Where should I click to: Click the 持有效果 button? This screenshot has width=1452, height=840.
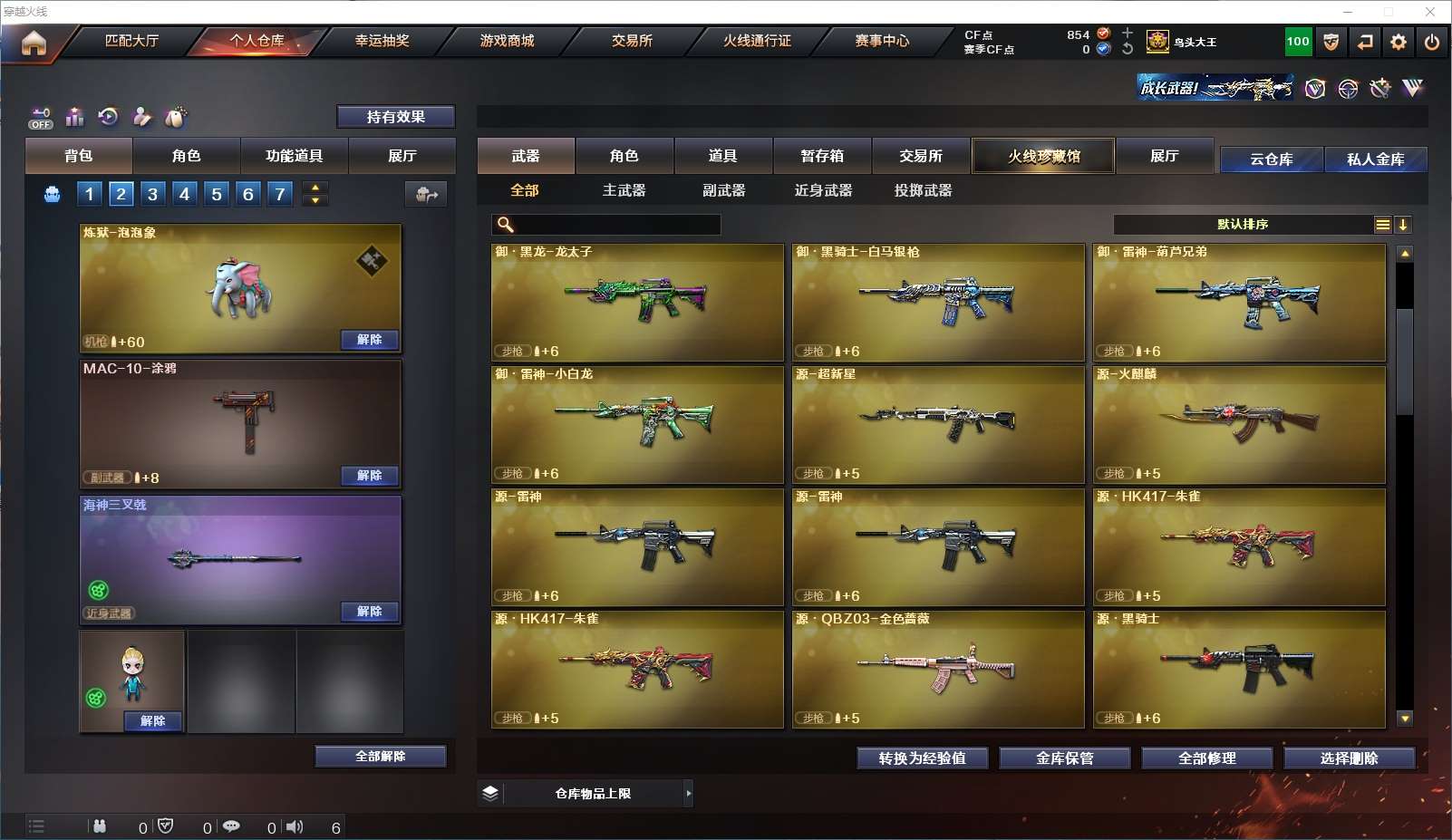click(396, 117)
